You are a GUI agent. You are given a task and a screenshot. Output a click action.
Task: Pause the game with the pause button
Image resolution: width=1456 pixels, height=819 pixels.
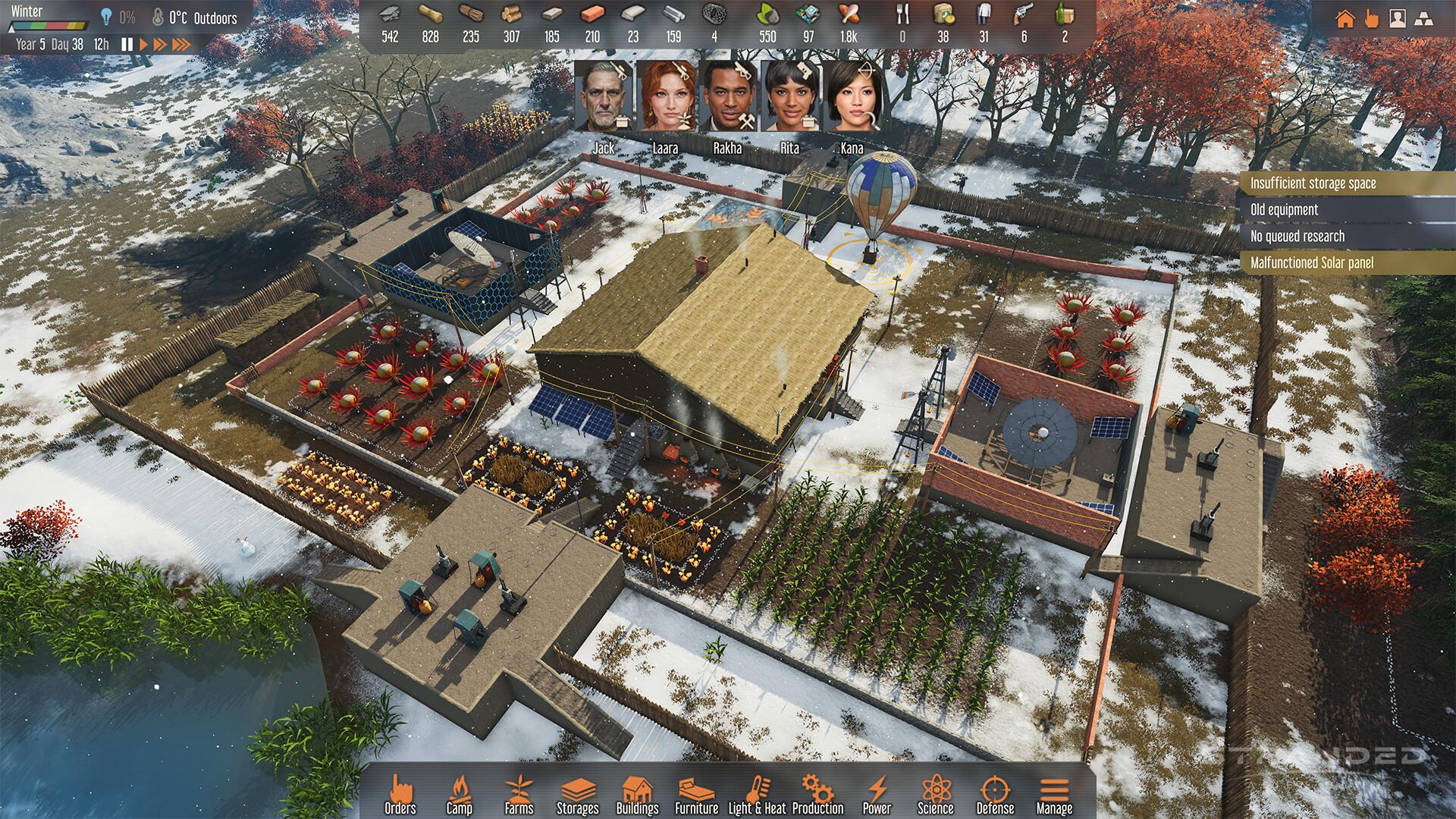127,45
